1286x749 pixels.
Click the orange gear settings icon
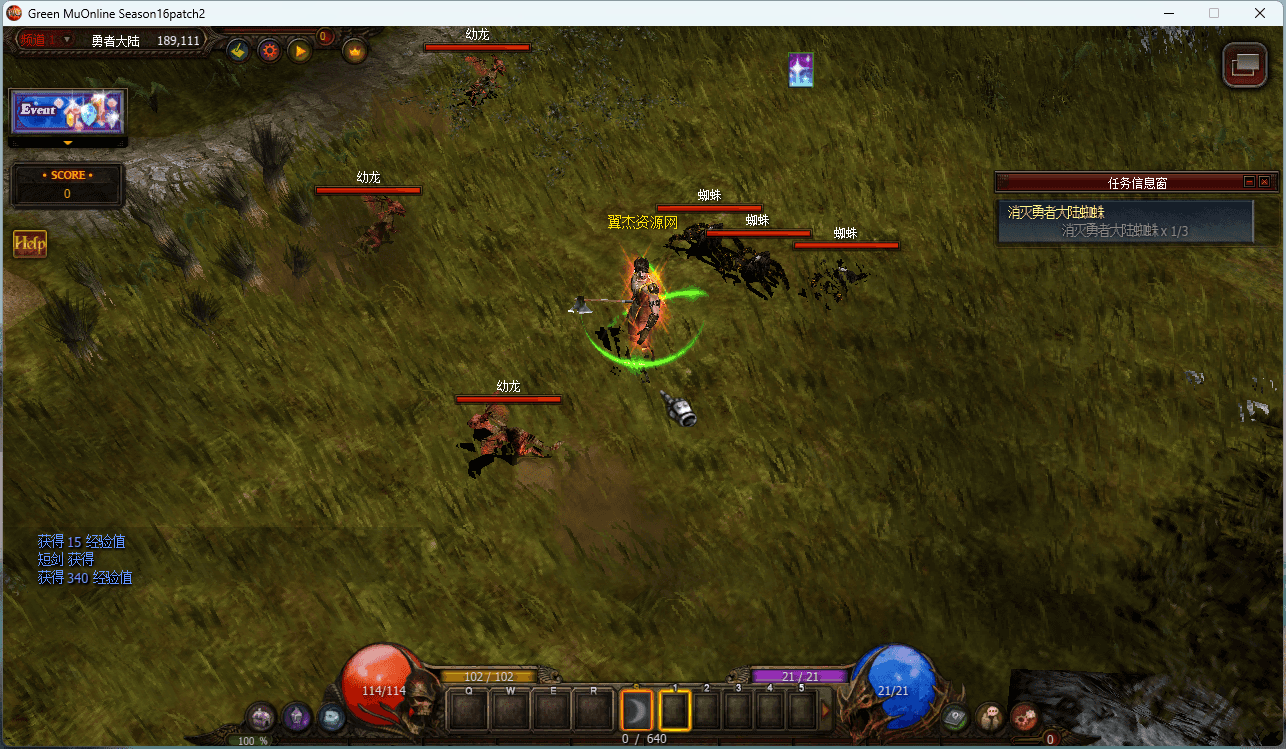coord(269,50)
